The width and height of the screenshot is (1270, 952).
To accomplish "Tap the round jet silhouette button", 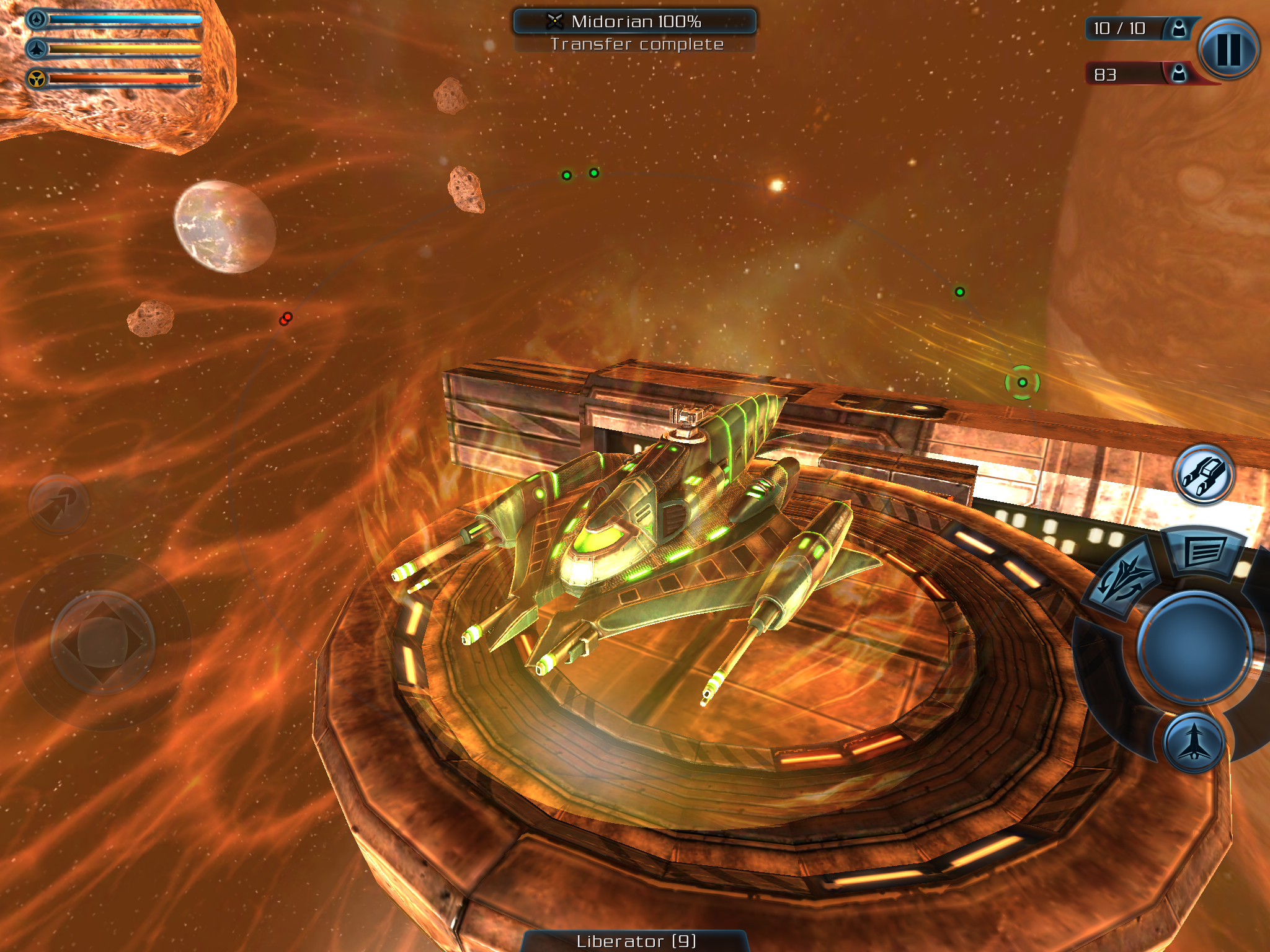I will (1194, 743).
